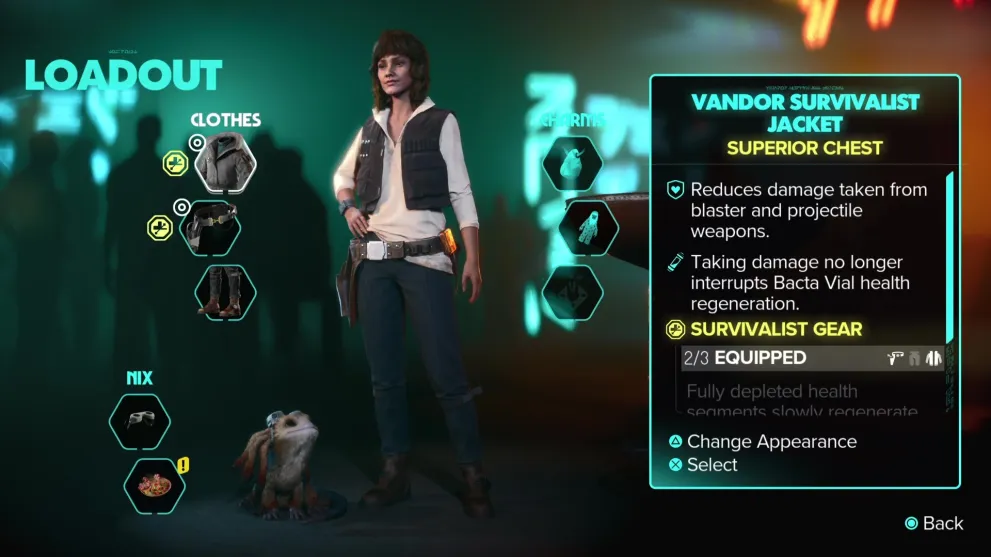The width and height of the screenshot is (991, 557).
Task: Select the bottom charm slot
Action: 572,292
